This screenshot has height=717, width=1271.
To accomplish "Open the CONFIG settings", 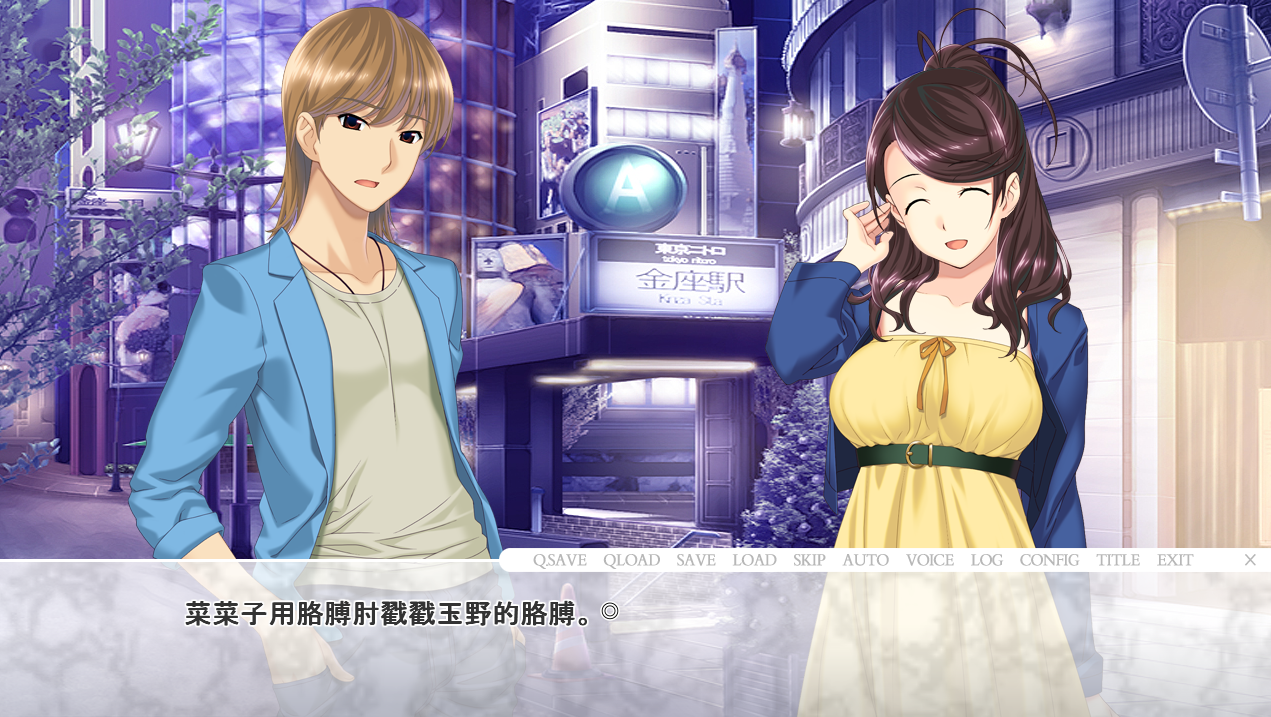I will coord(1049,560).
